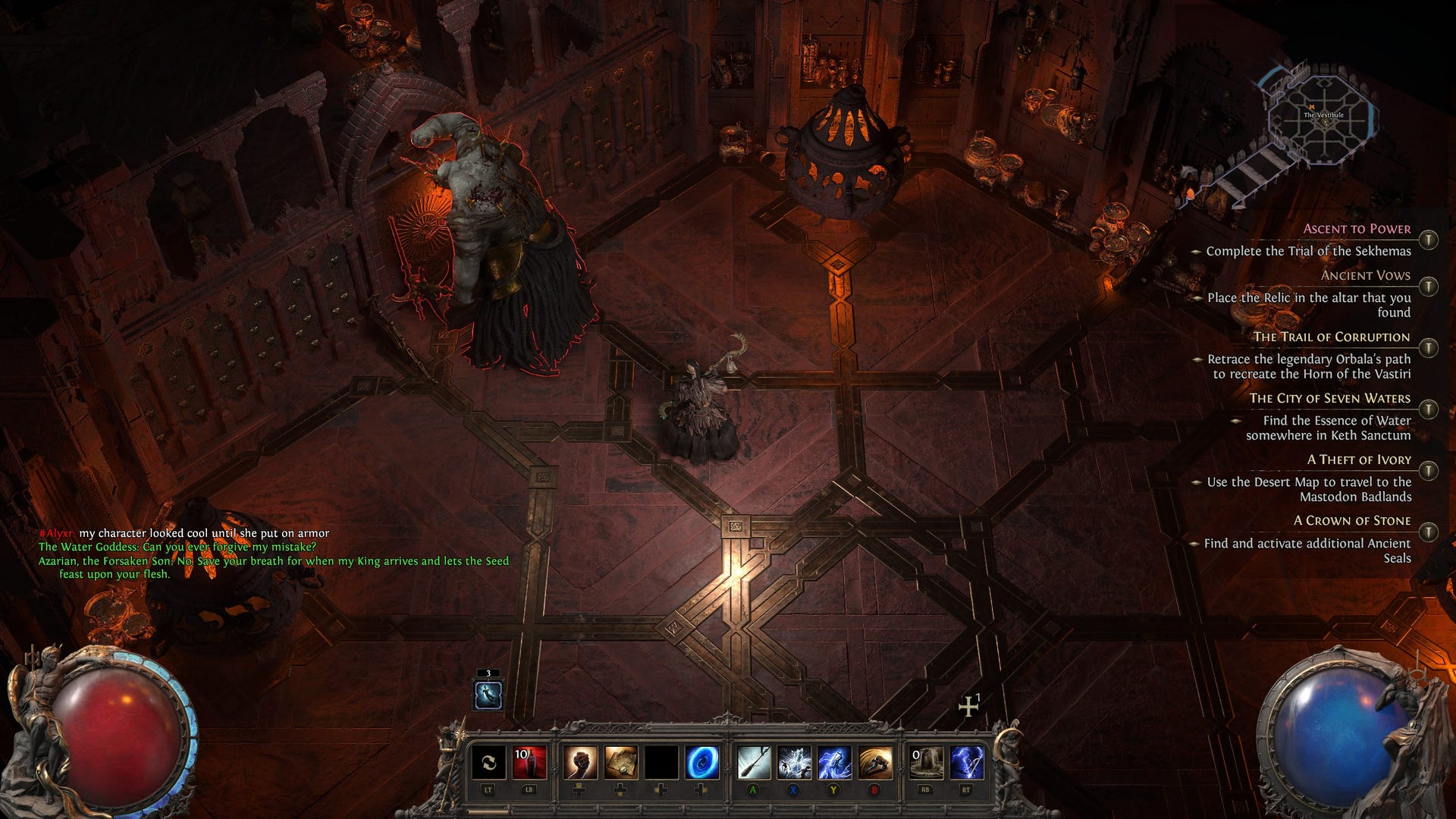Toggle A Crown of Stone tracking button

(1429, 532)
